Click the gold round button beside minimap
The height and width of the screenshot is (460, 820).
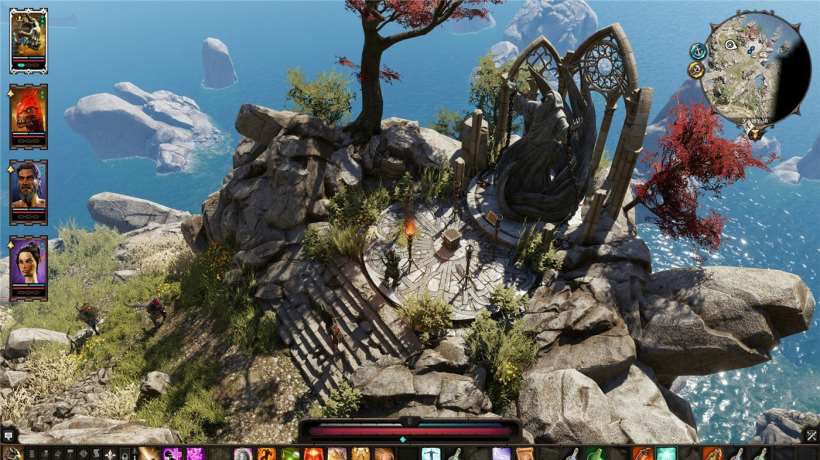point(696,70)
